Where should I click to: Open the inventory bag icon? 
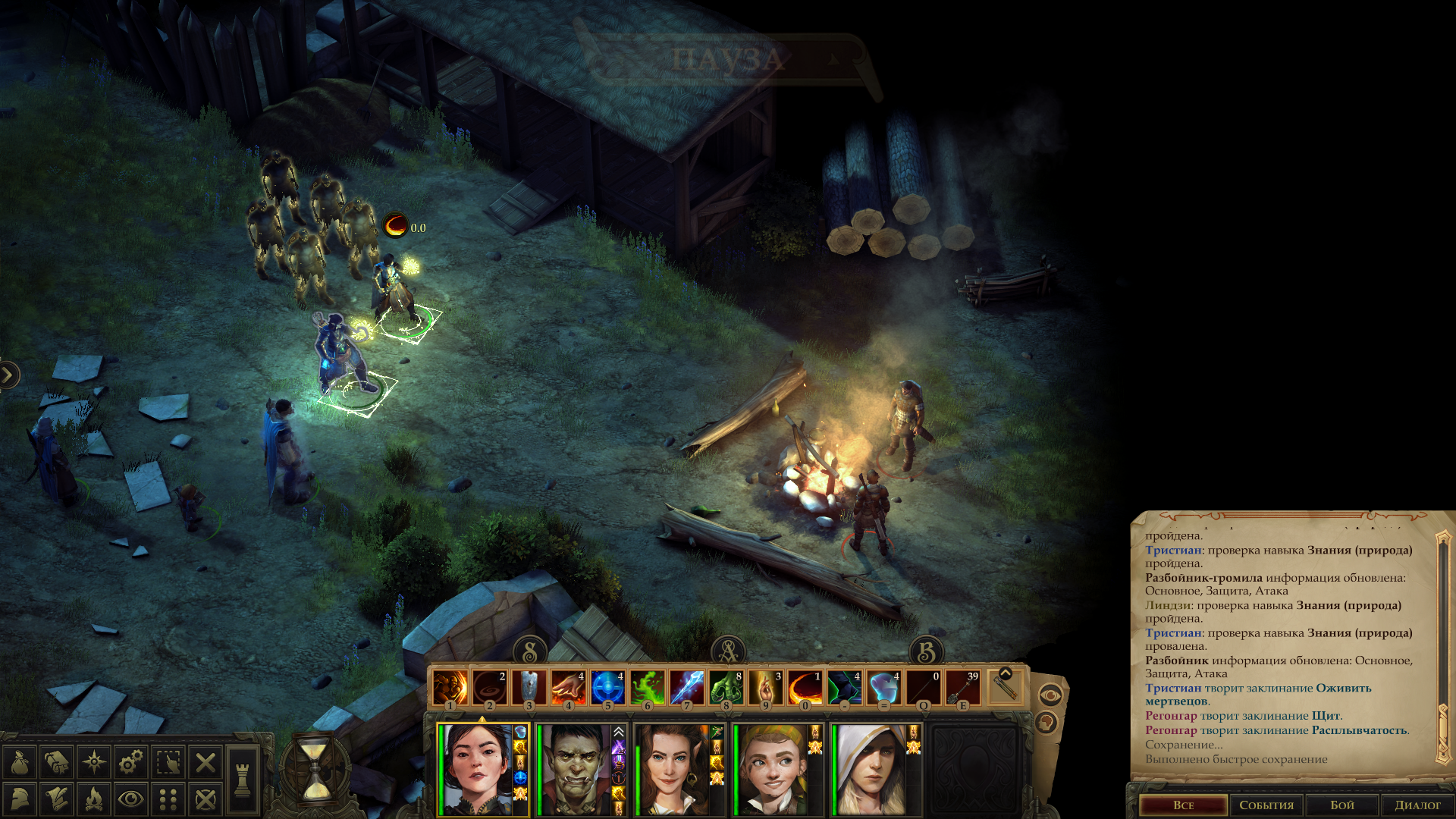point(20,762)
